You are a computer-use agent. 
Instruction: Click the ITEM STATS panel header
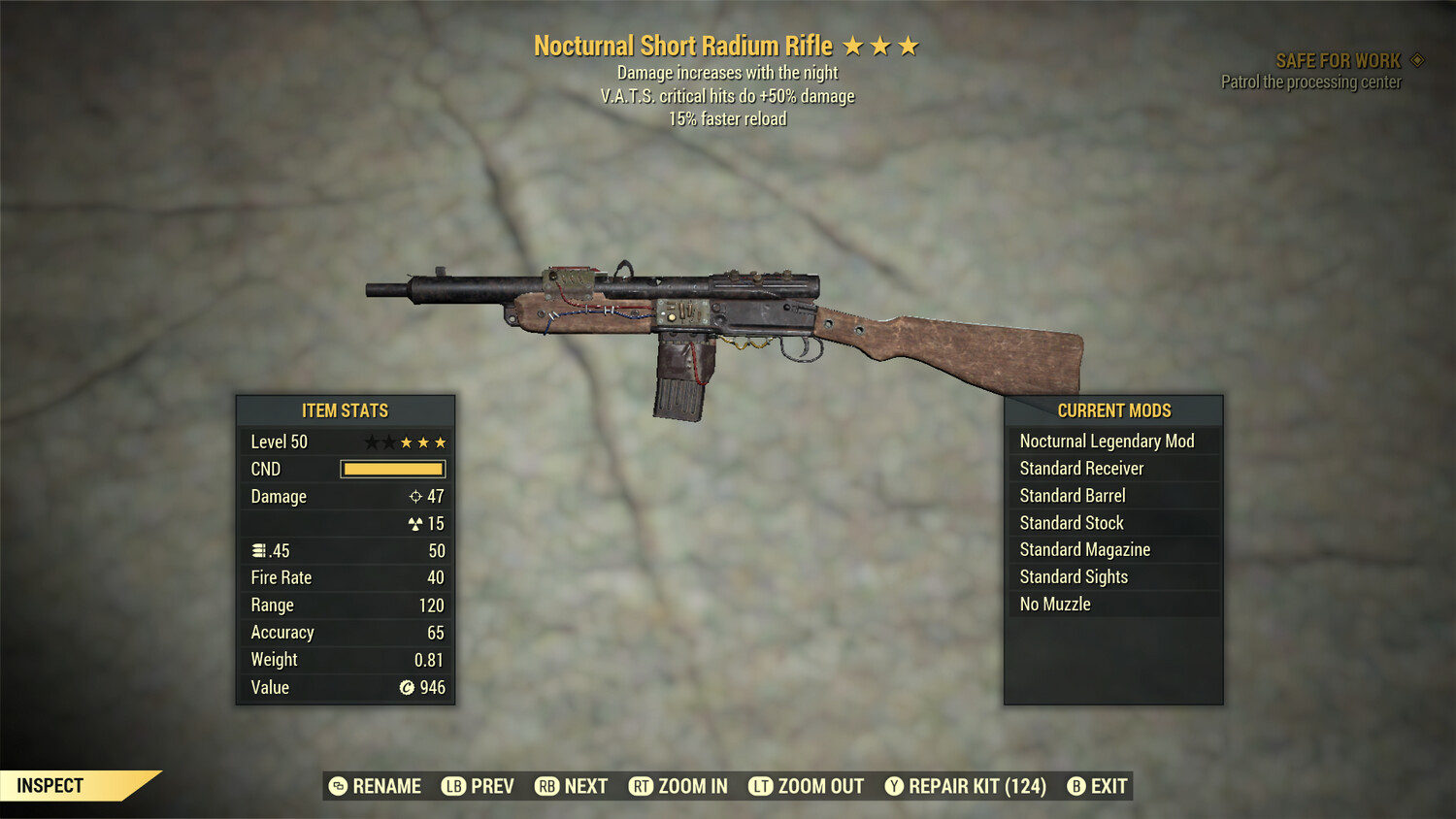click(345, 410)
